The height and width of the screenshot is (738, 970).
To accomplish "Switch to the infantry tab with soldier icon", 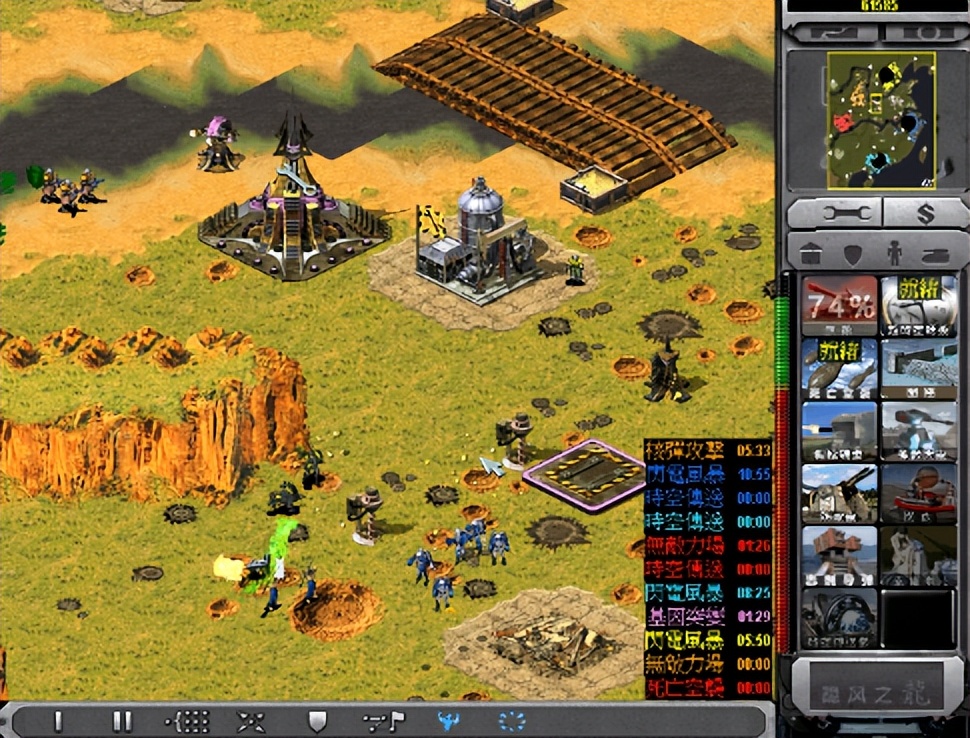I will tap(892, 254).
